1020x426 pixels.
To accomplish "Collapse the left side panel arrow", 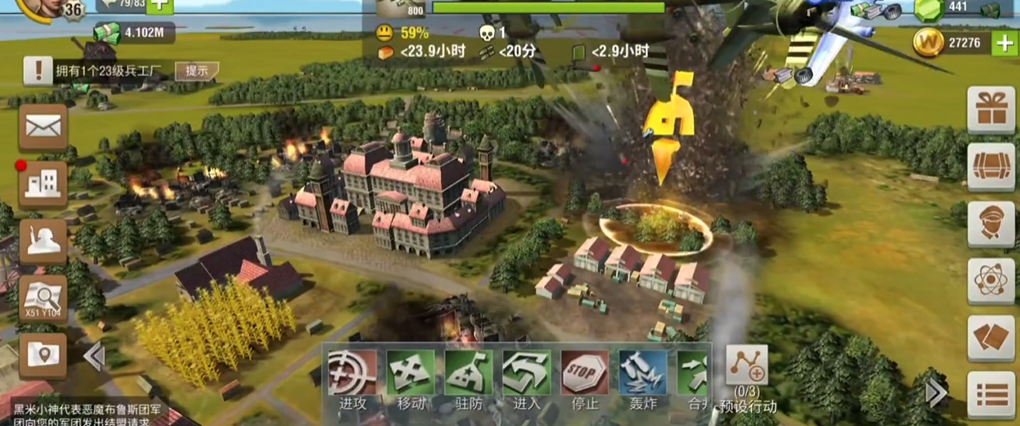I will click(94, 356).
